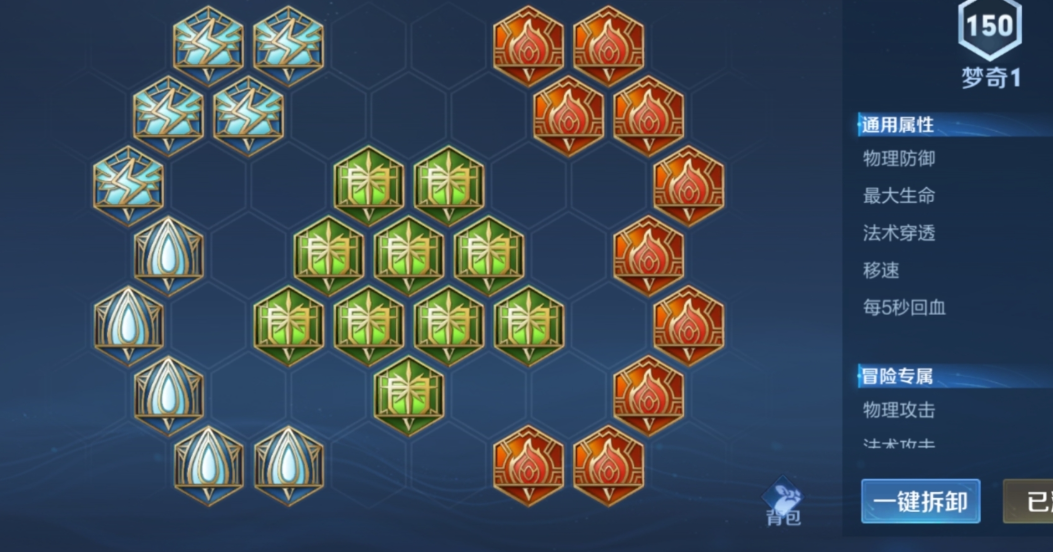1053x552 pixels.
Task: Select the gold button beside 一键拆卸
Action: point(1030,501)
